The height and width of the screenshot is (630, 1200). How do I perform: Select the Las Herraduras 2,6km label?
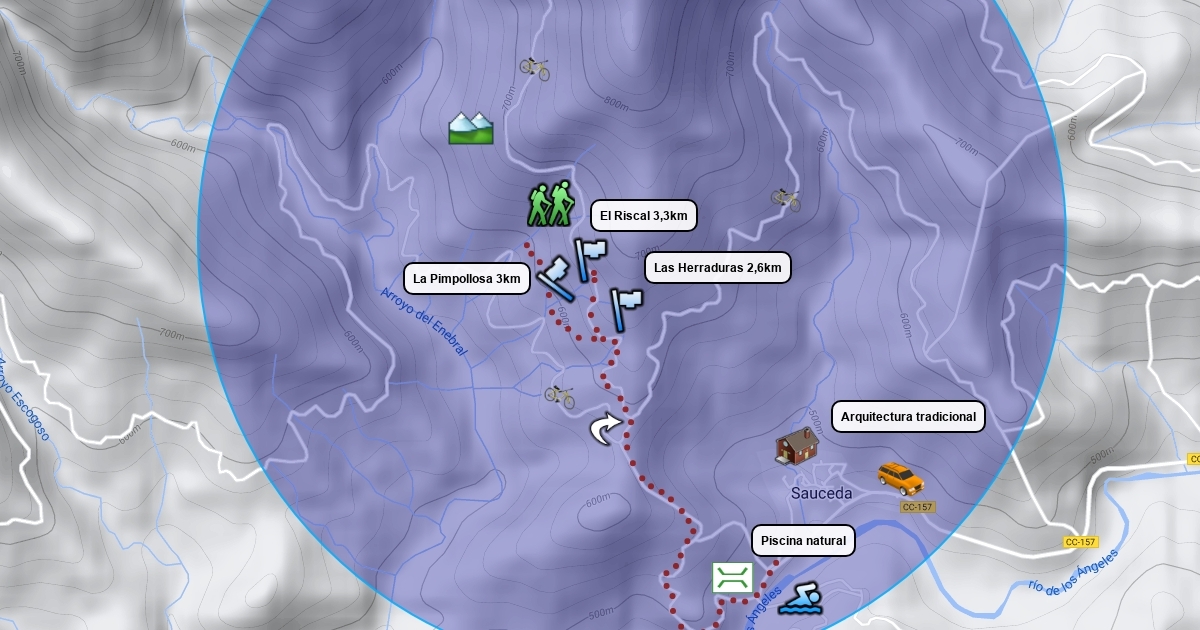pyautogui.click(x=717, y=267)
